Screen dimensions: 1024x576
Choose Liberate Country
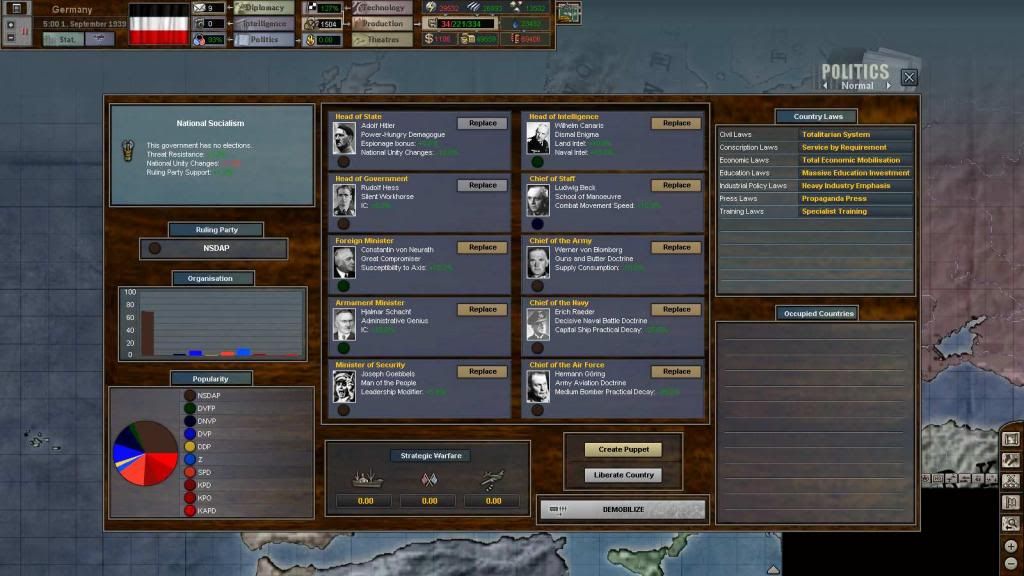point(623,475)
